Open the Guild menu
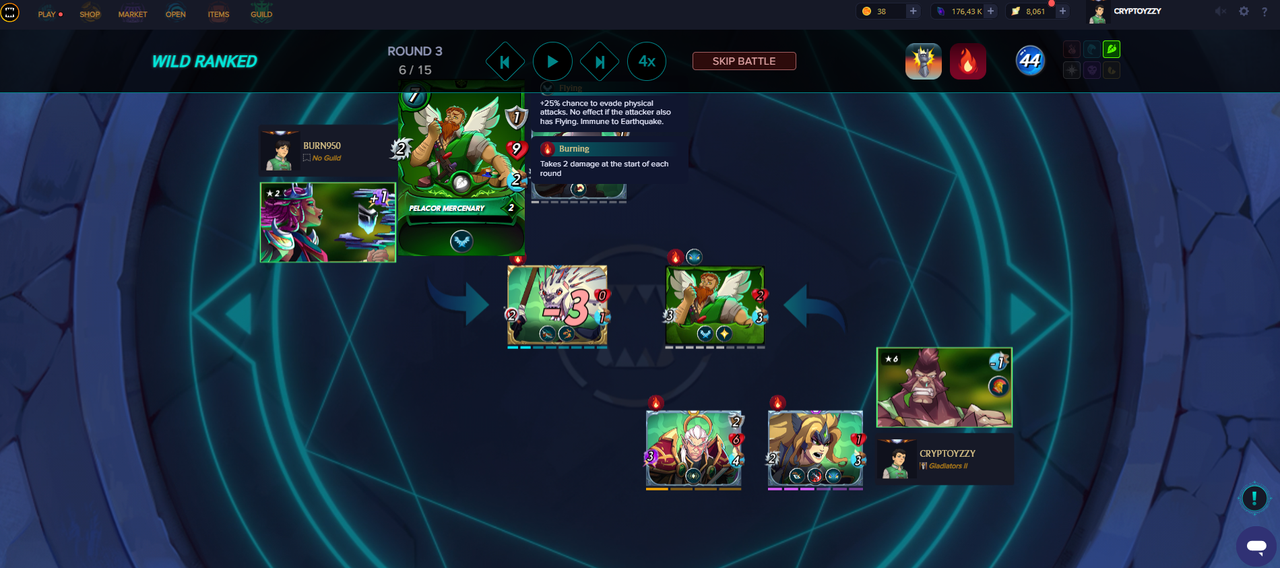This screenshot has height=568, width=1280. [261, 14]
